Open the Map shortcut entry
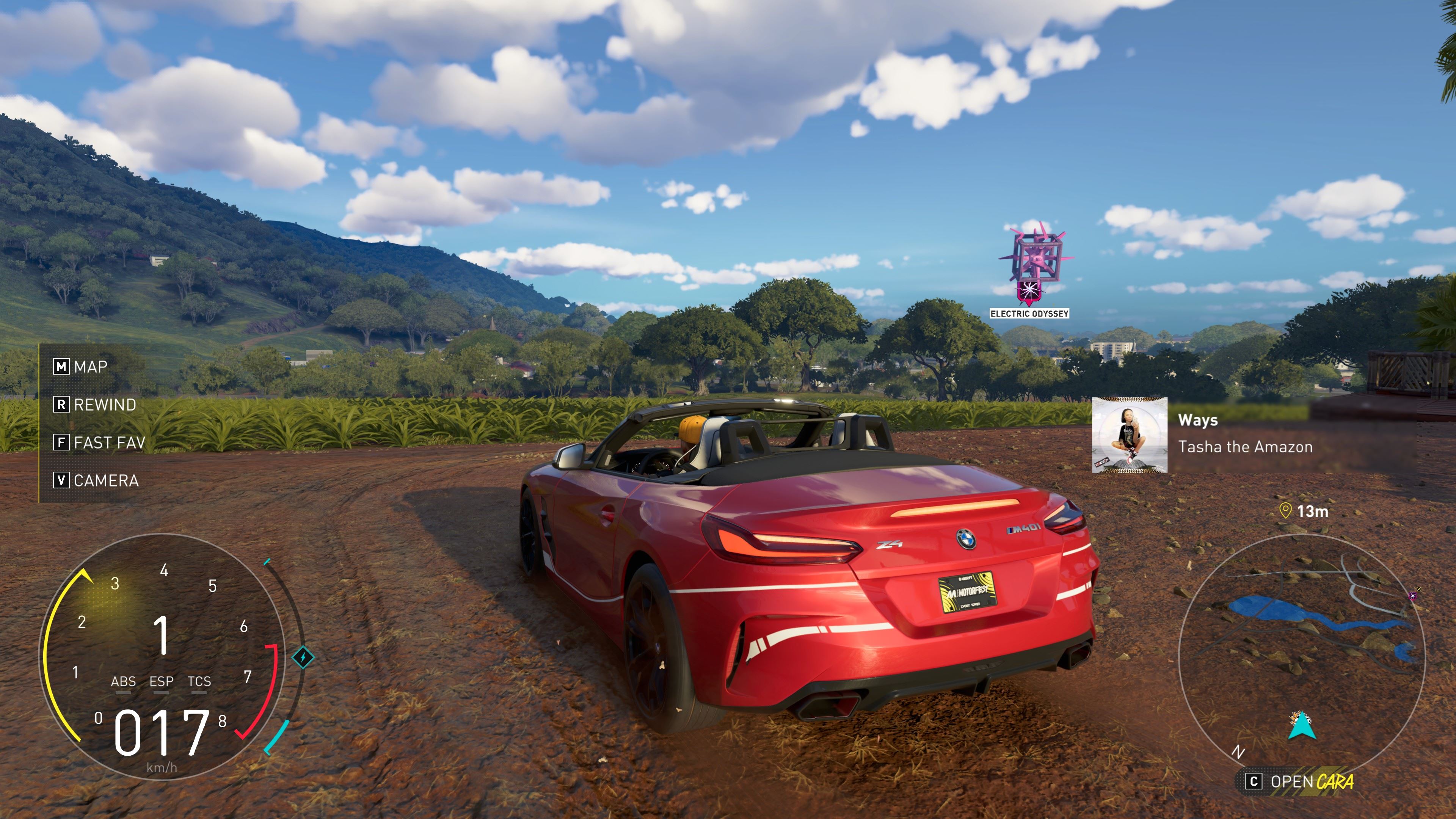1456x819 pixels. [81, 367]
